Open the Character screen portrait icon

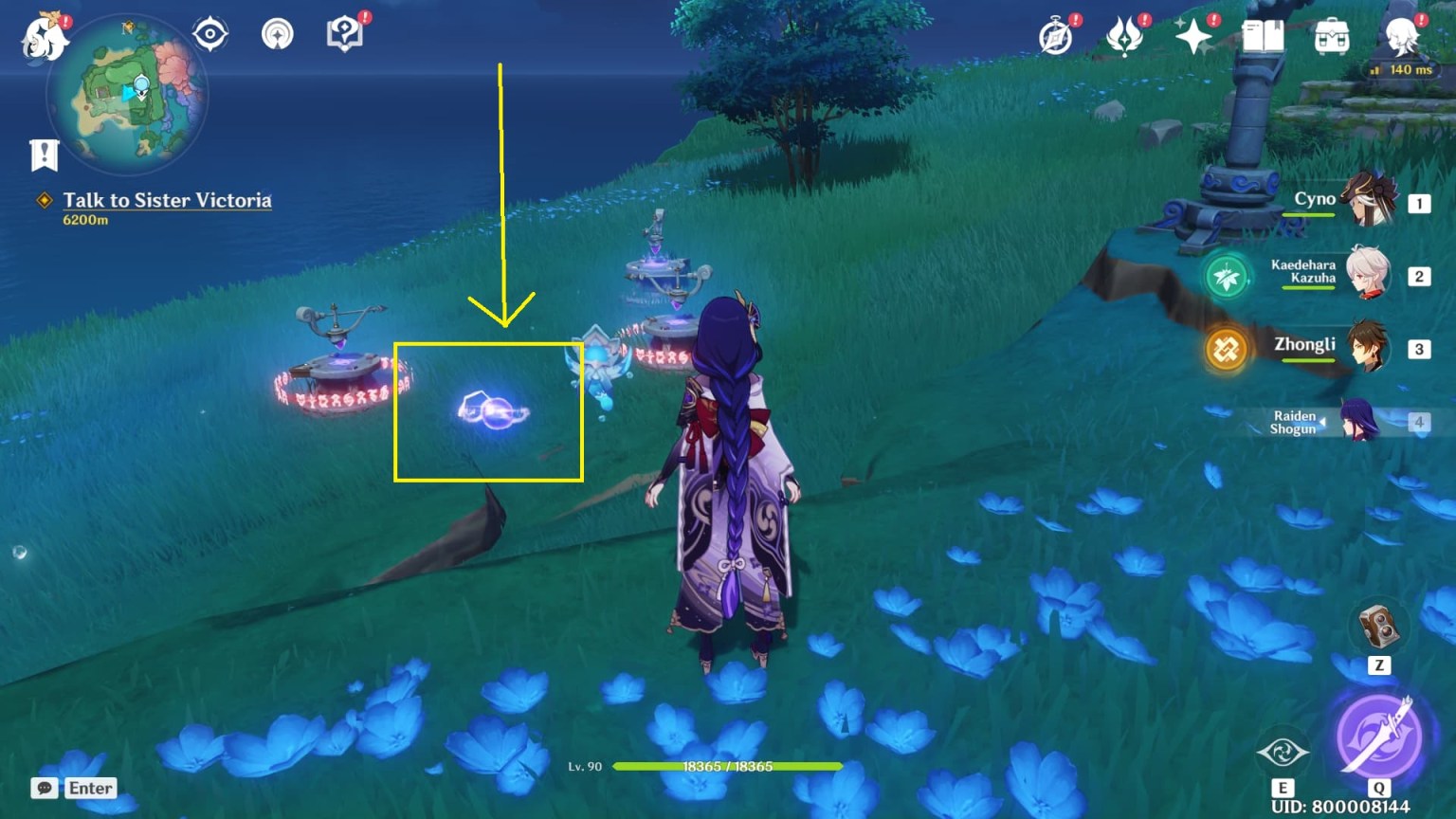[x=1403, y=38]
